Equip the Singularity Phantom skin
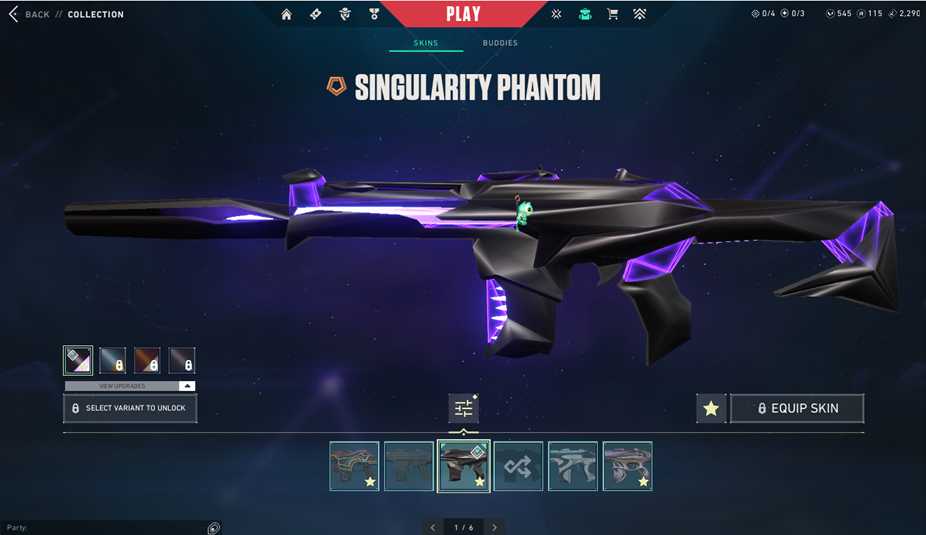The width and height of the screenshot is (926, 535). coord(797,408)
